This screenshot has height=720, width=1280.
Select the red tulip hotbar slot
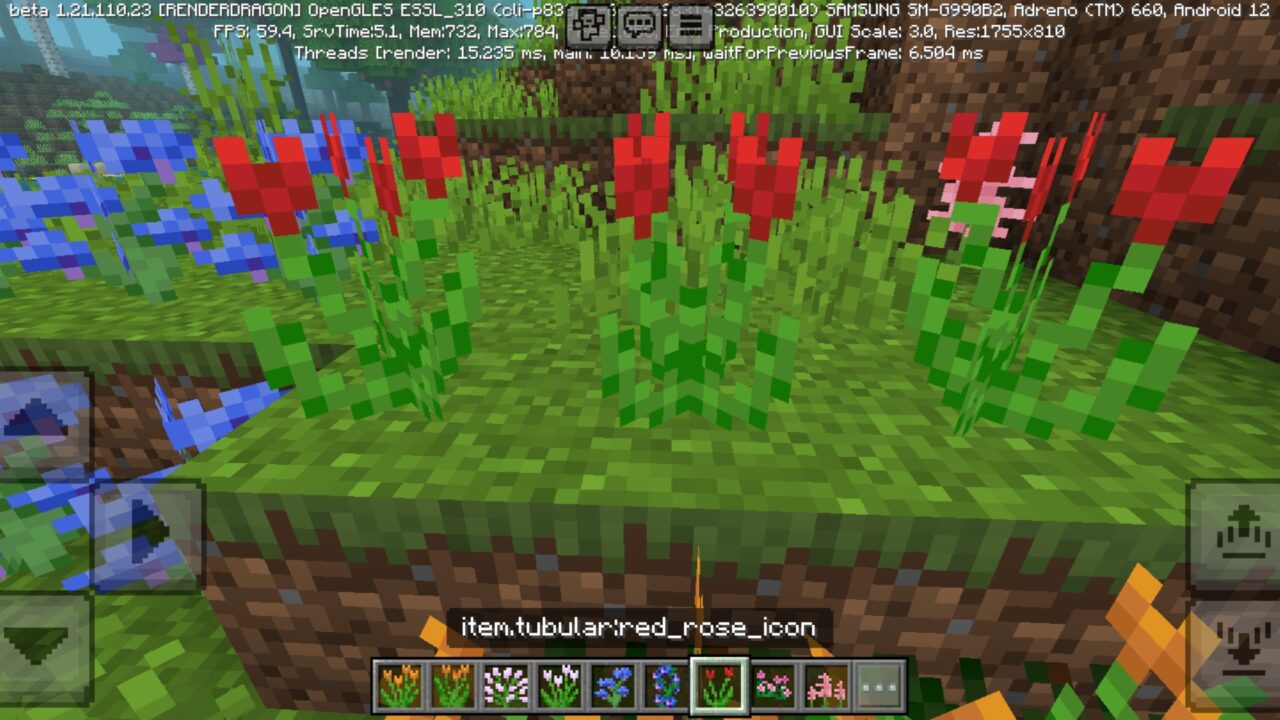[719, 686]
